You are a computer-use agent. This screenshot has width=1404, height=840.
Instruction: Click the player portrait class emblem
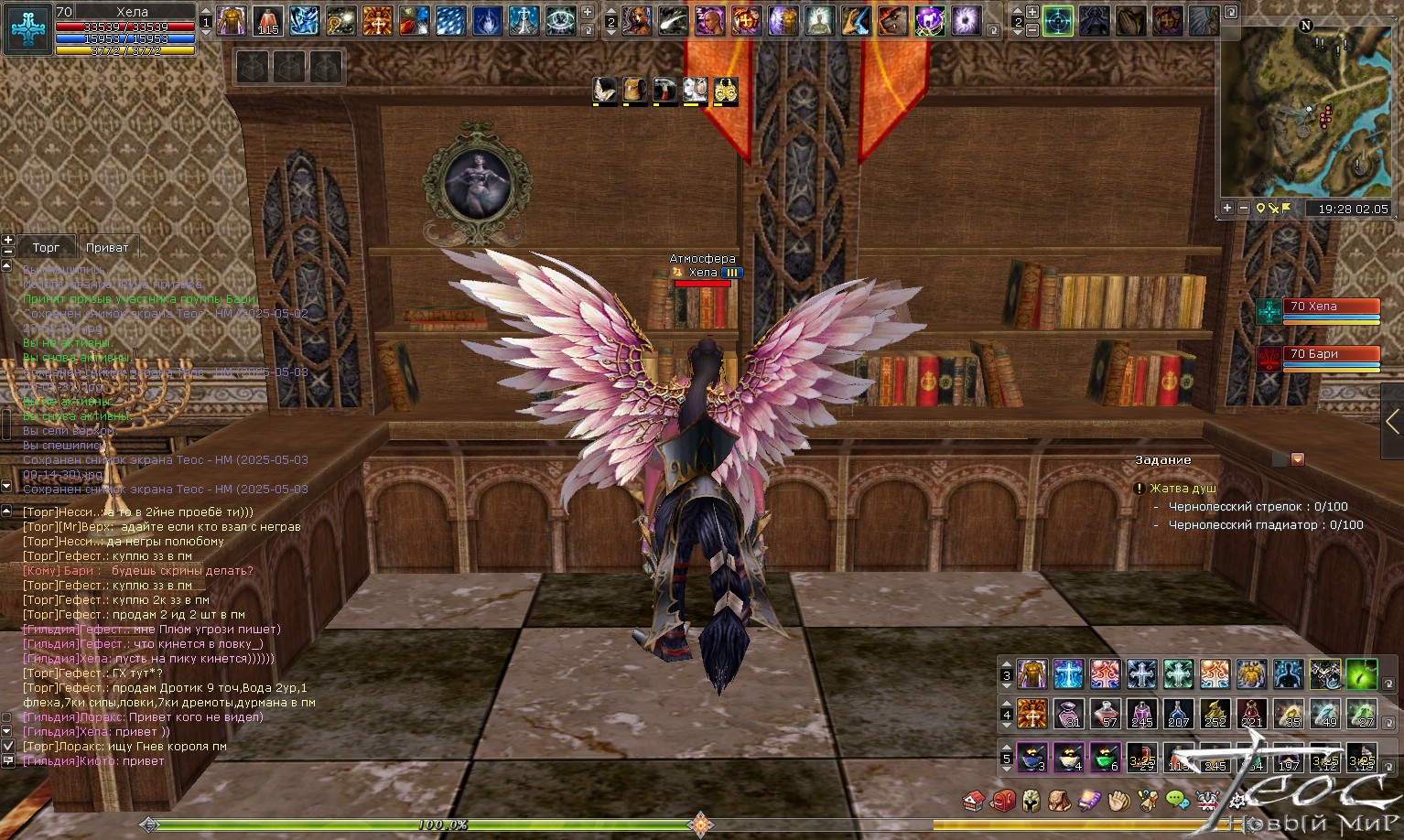28,28
